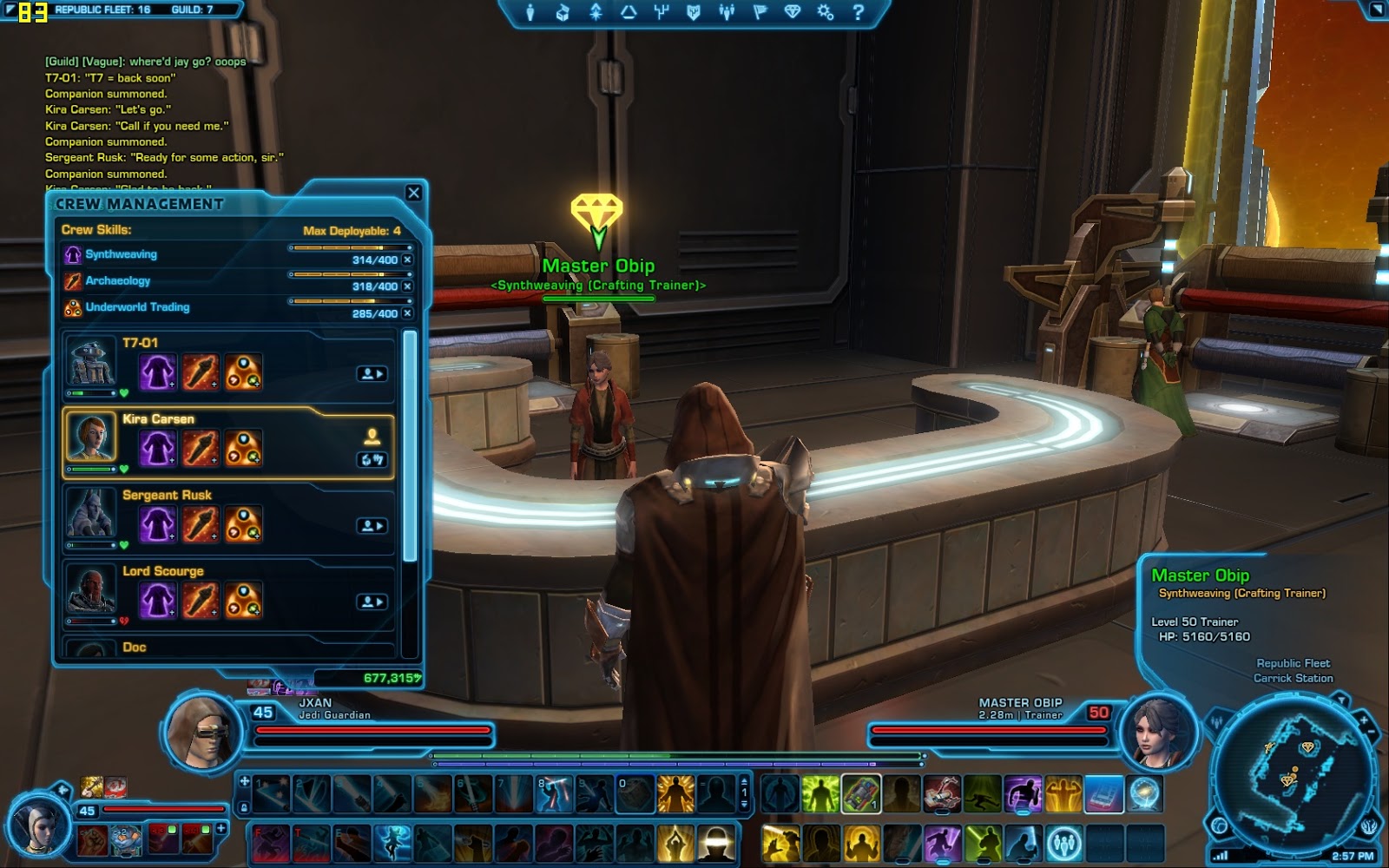The image size is (1389, 868).
Task: Remove the Archaeology crew skill
Action: click(407, 286)
